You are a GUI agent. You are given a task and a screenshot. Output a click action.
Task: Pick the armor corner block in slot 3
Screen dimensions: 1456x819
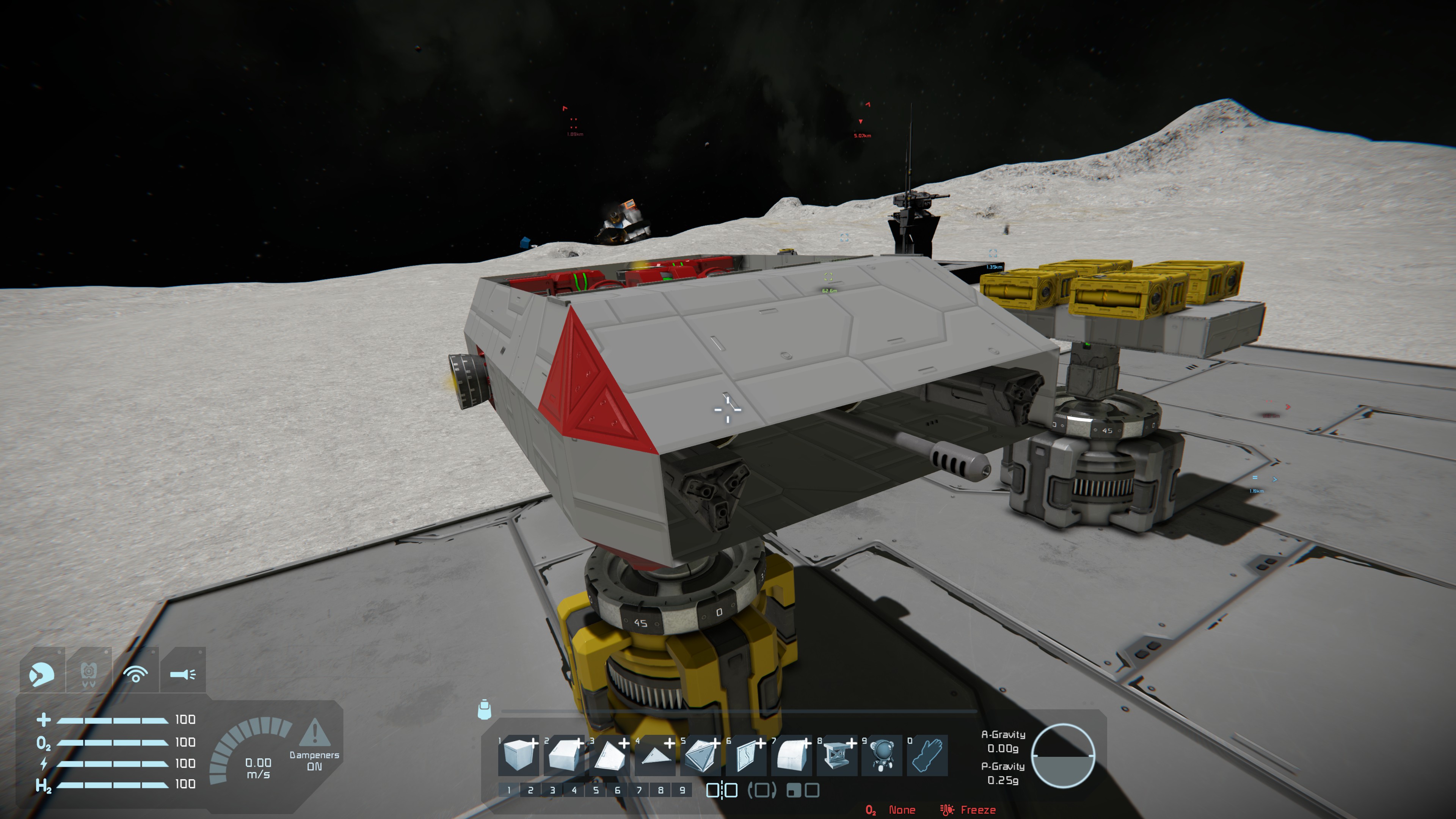pyautogui.click(x=609, y=755)
